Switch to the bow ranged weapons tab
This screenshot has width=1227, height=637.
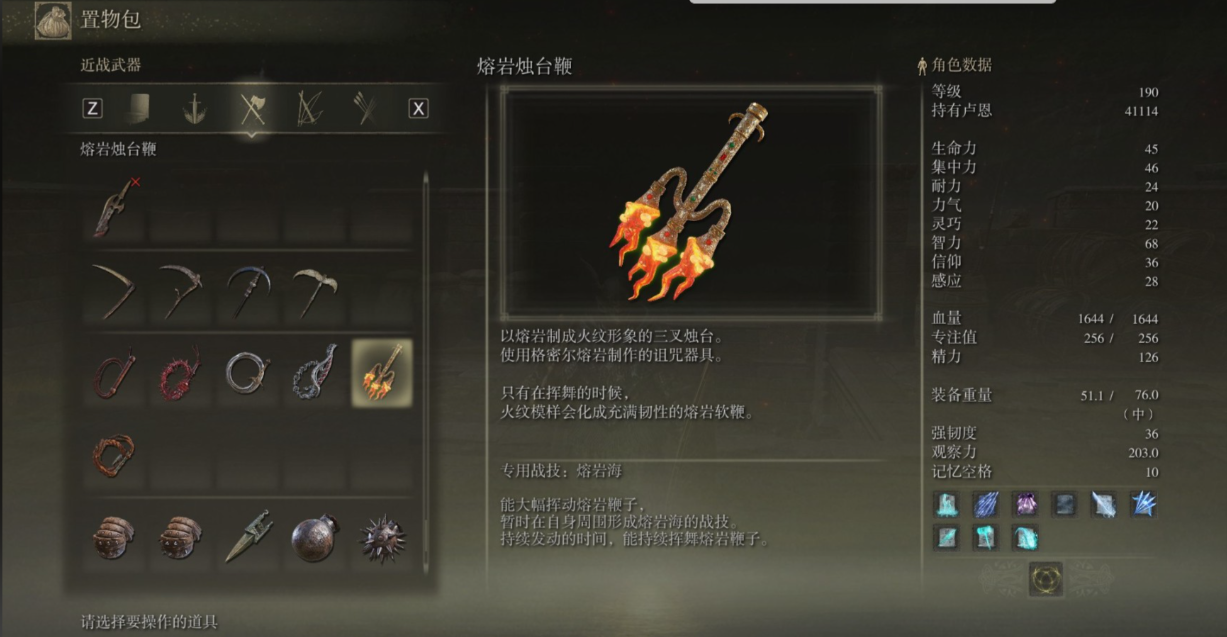coord(309,108)
